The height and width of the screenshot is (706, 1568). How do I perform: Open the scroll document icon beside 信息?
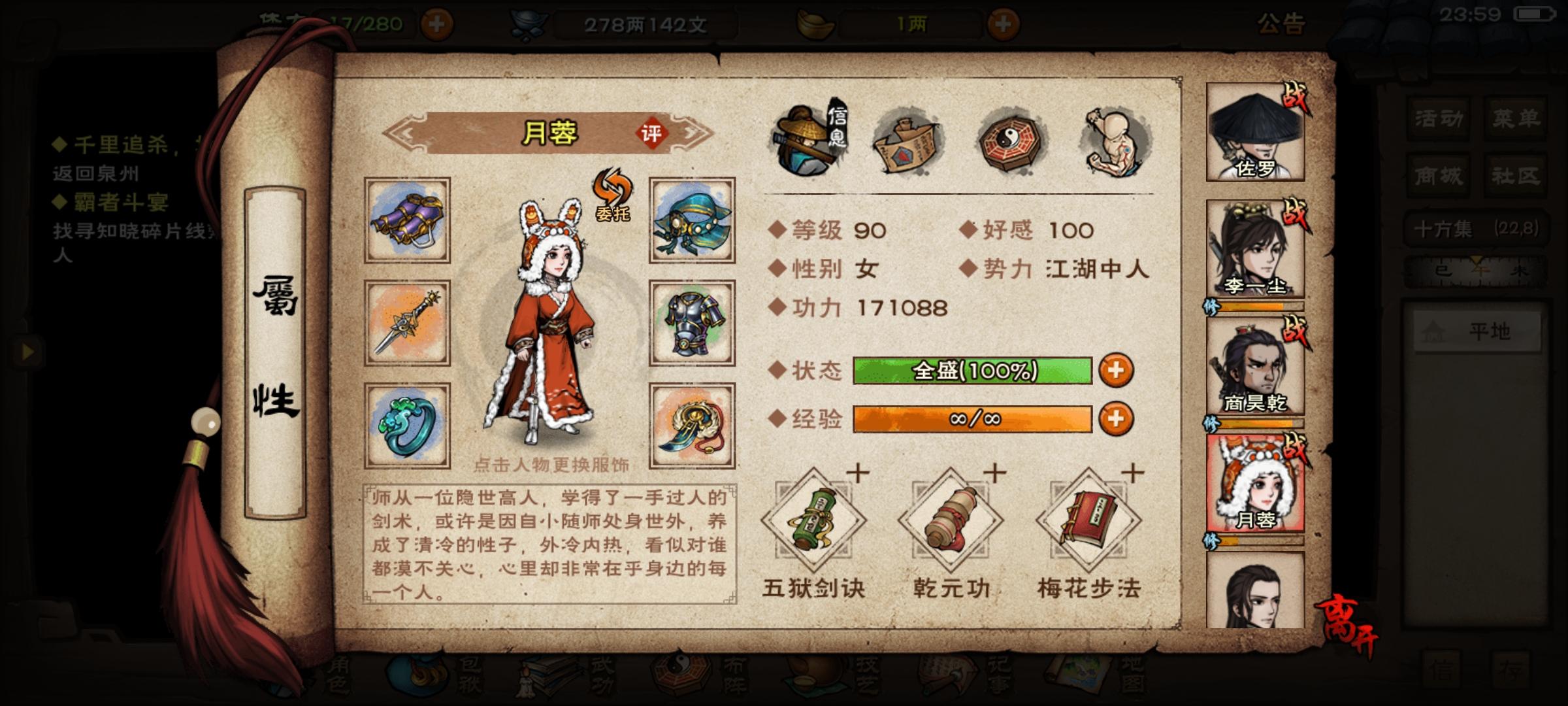pos(905,141)
